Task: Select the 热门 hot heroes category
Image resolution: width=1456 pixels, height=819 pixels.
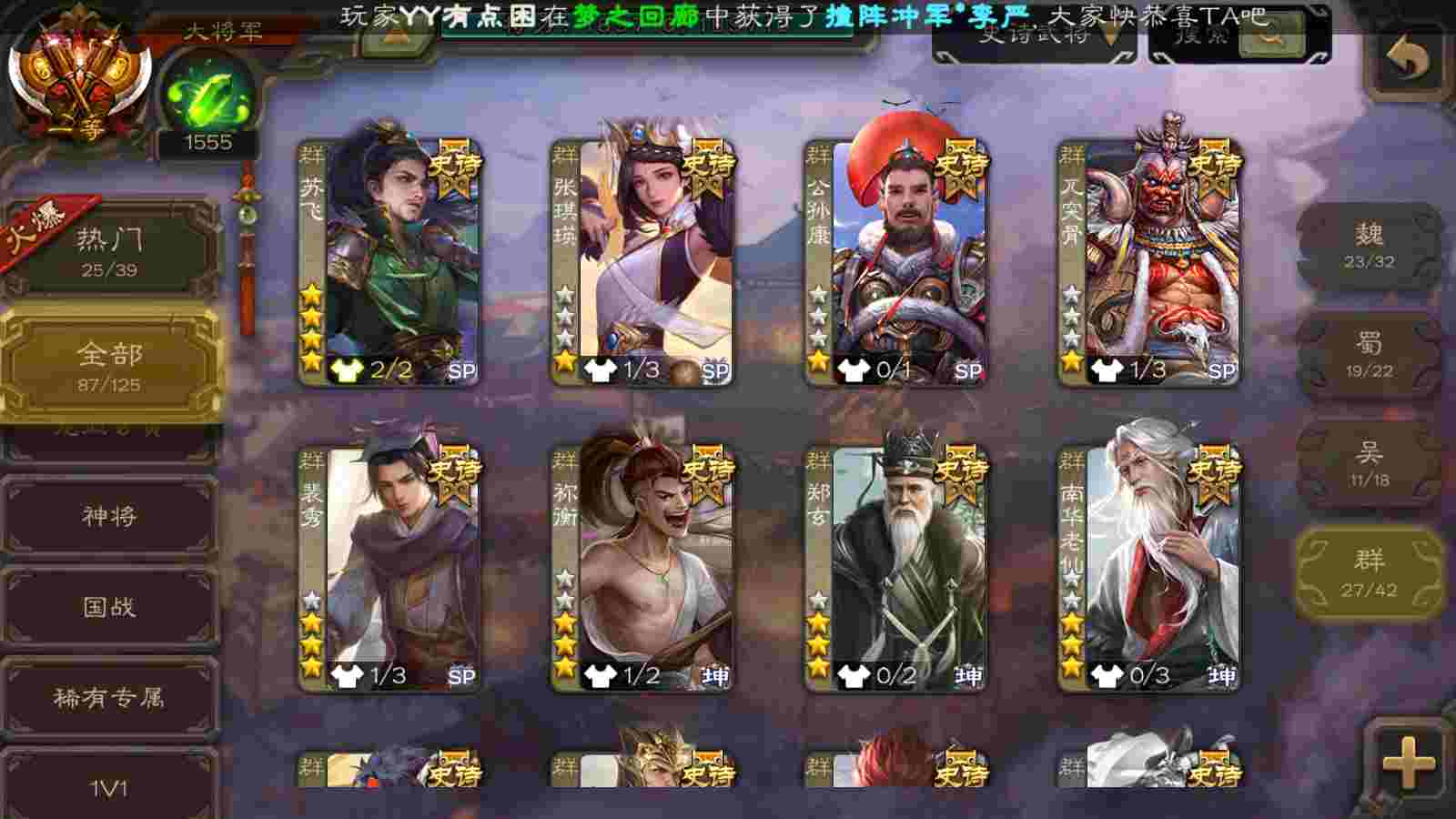Action: tap(109, 250)
